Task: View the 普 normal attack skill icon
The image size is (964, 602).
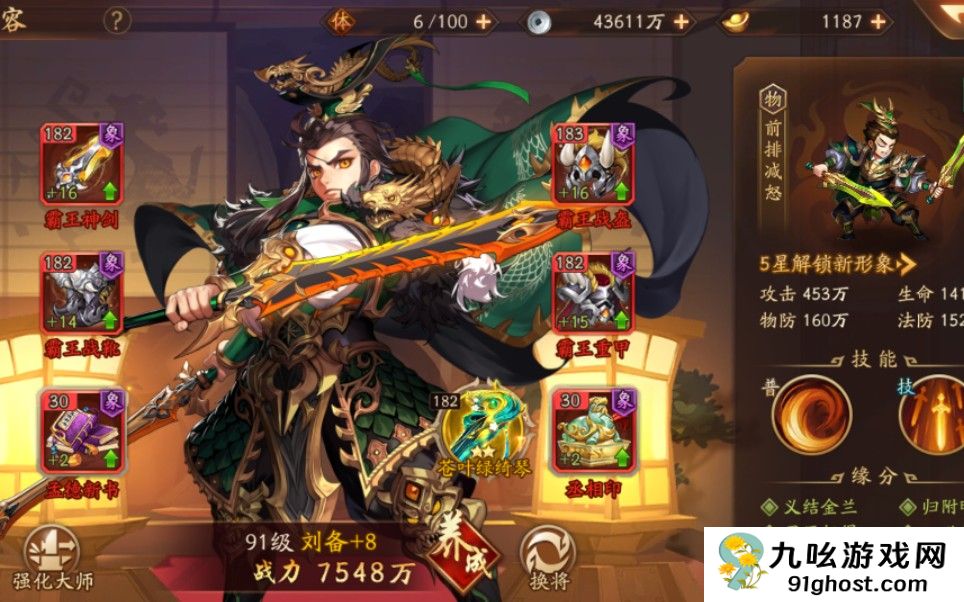Action: pyautogui.click(x=811, y=414)
